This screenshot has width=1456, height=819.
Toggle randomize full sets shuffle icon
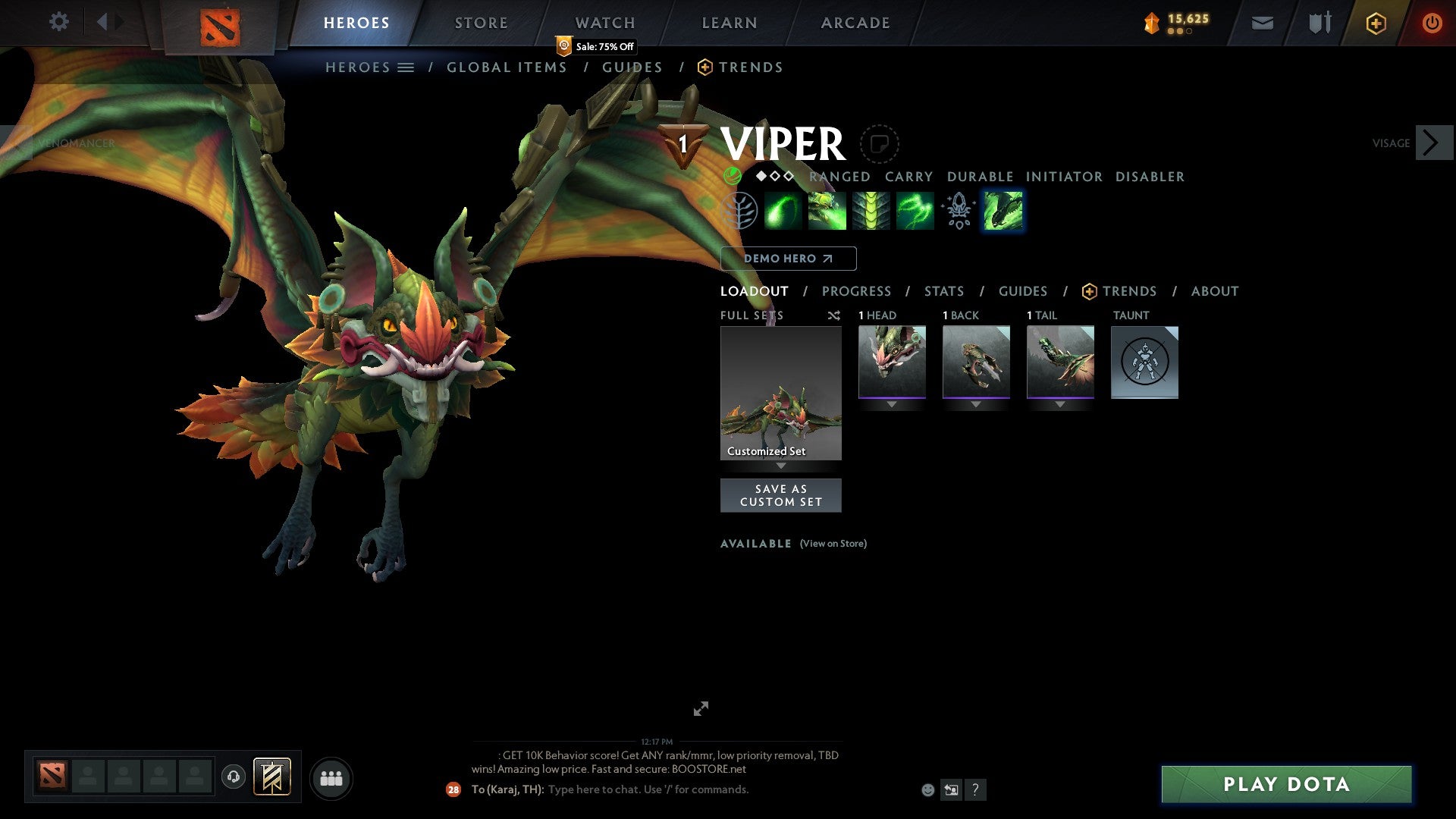(x=834, y=315)
